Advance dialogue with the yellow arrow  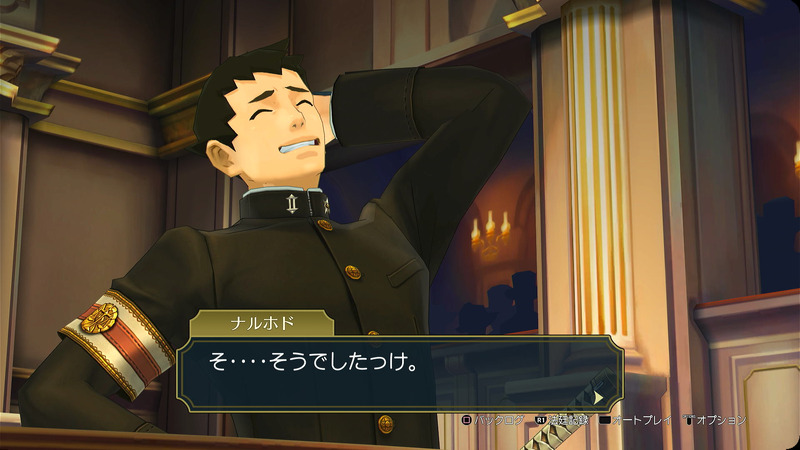click(598, 397)
